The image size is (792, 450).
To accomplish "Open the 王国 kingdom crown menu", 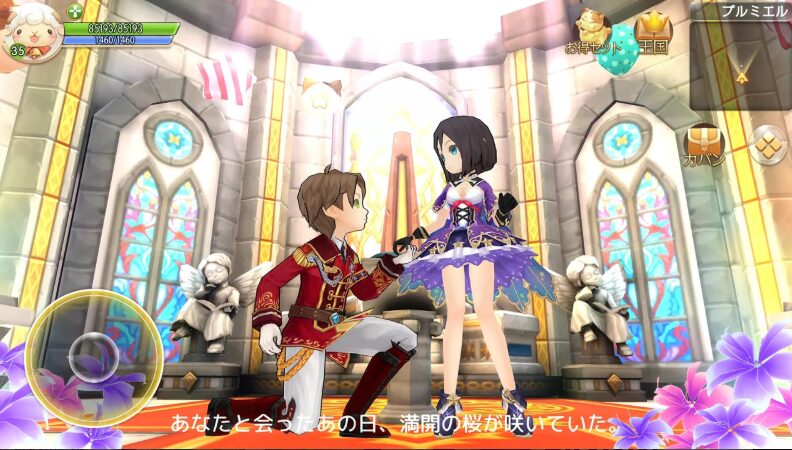I will 655,32.
